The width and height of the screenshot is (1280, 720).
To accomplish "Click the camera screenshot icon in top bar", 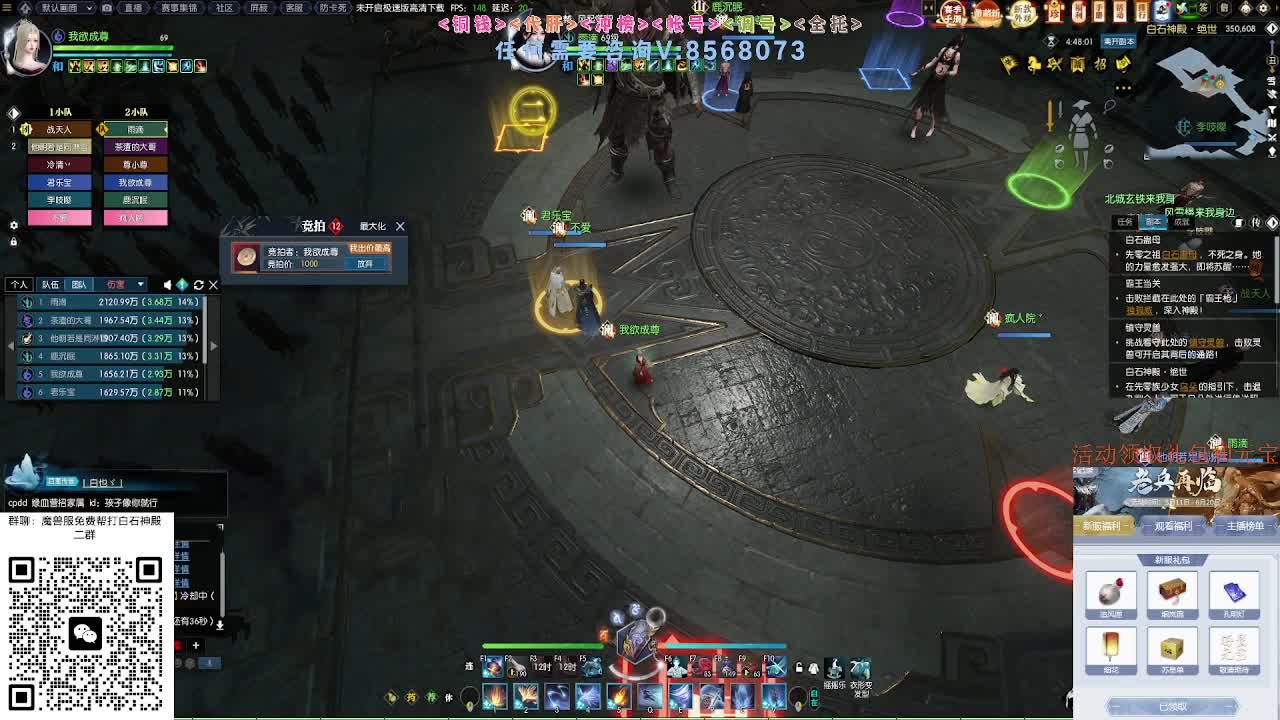I will [x=107, y=9].
